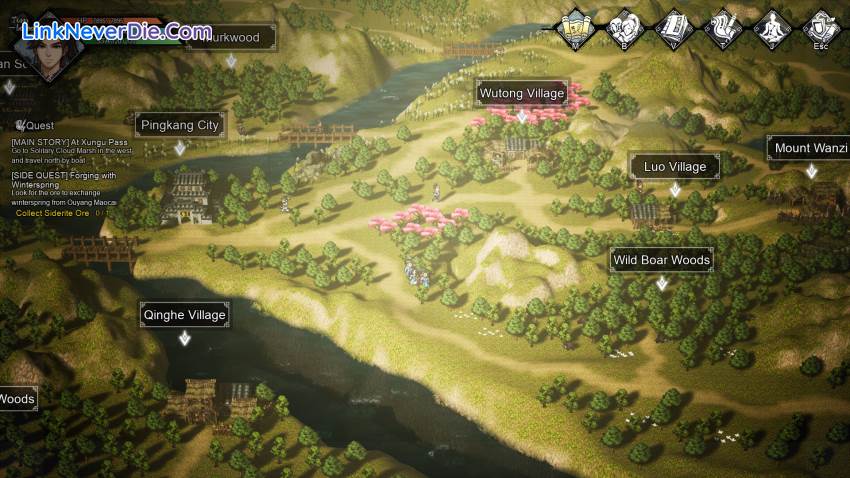This screenshot has height=478, width=850.
Task: Open the two-faces companions icon
Action: coord(624,25)
